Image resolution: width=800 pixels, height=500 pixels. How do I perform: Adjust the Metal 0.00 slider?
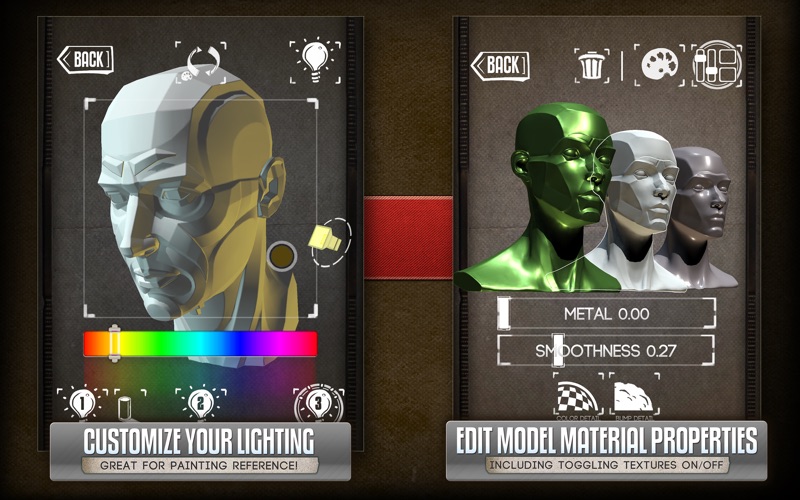606,313
